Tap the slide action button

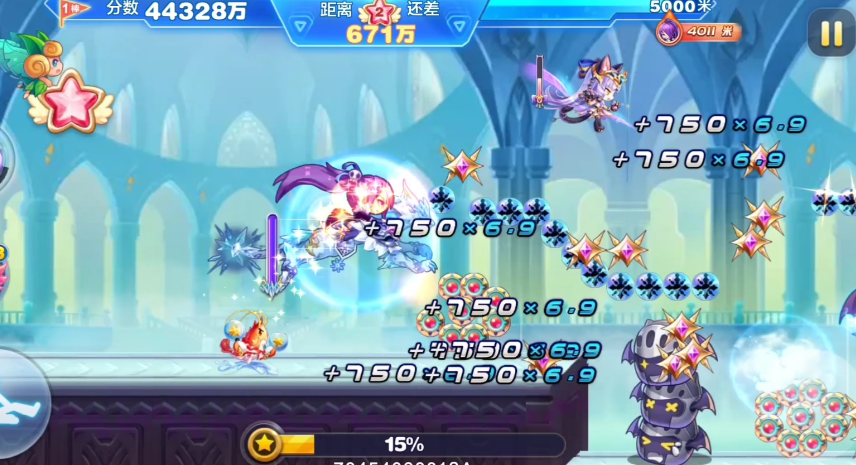point(18,397)
